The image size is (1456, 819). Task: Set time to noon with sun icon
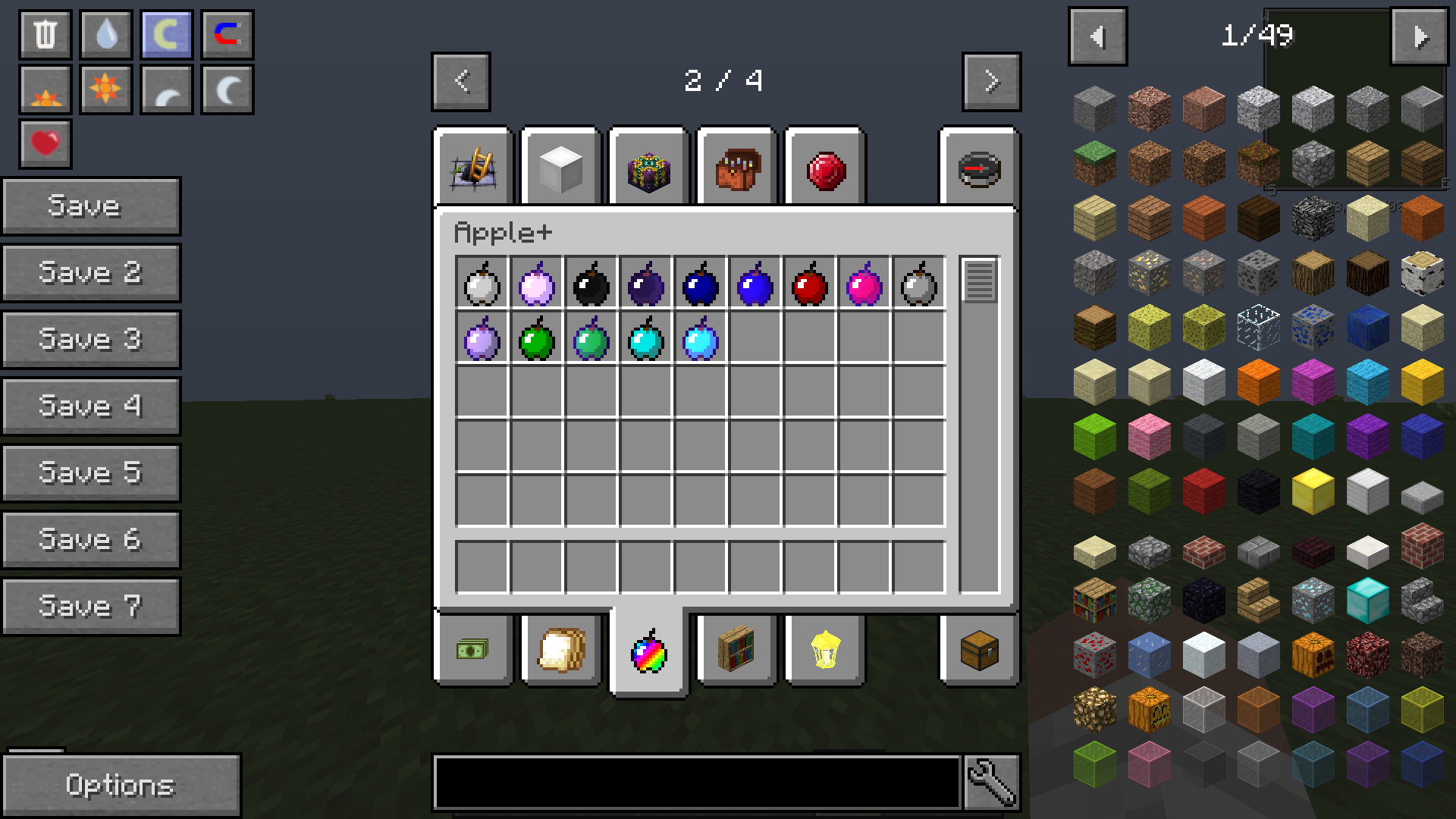coord(105,88)
